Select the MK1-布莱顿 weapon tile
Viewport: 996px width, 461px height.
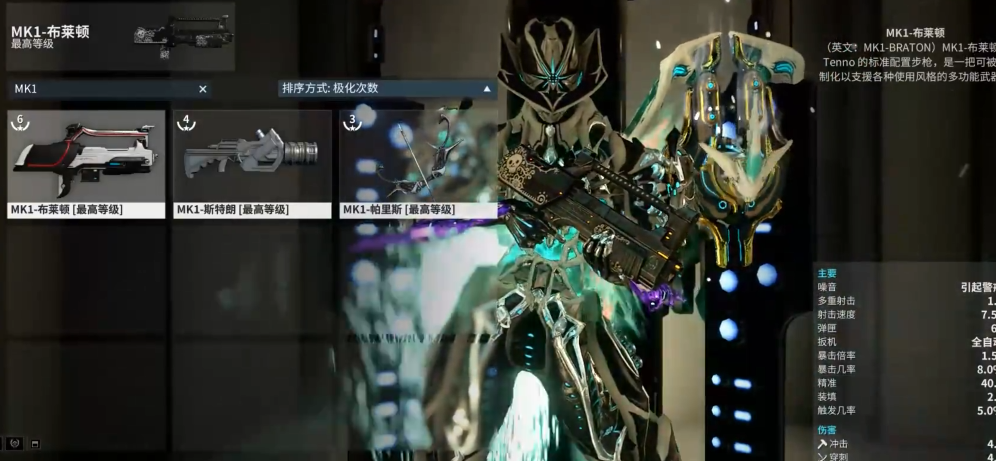tap(86, 163)
